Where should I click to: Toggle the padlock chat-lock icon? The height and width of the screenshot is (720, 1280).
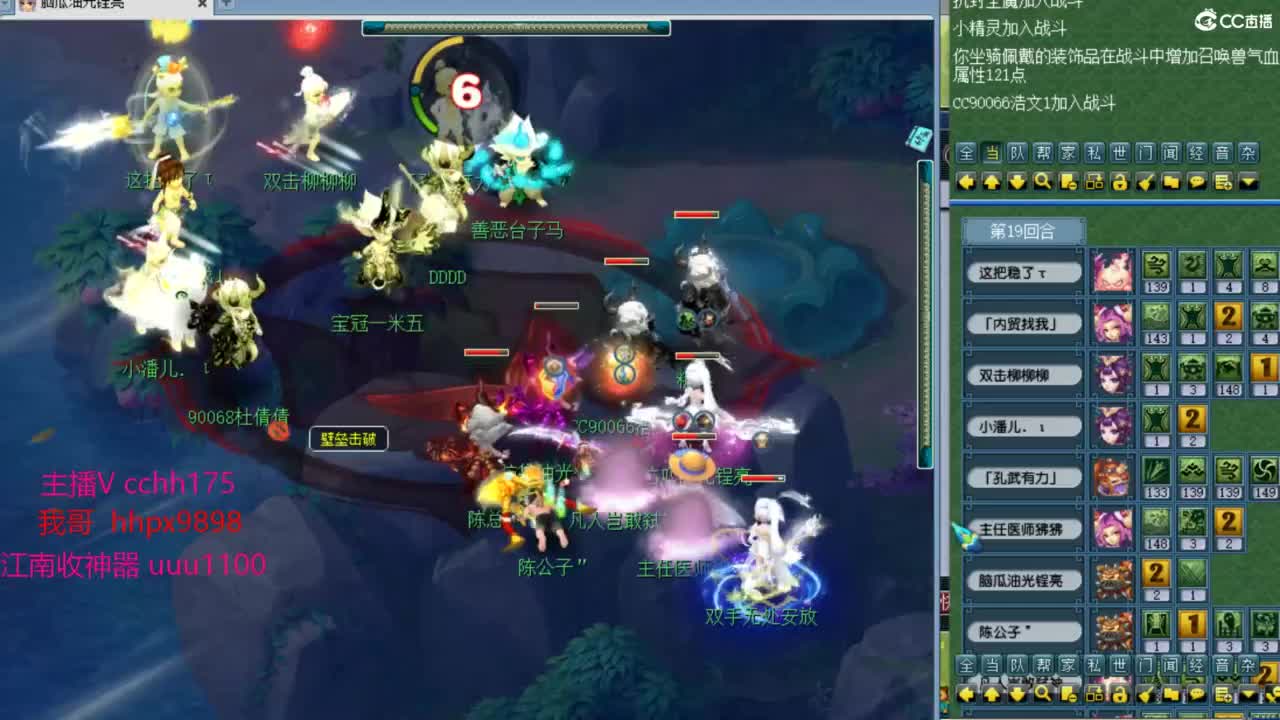pyautogui.click(x=1120, y=183)
